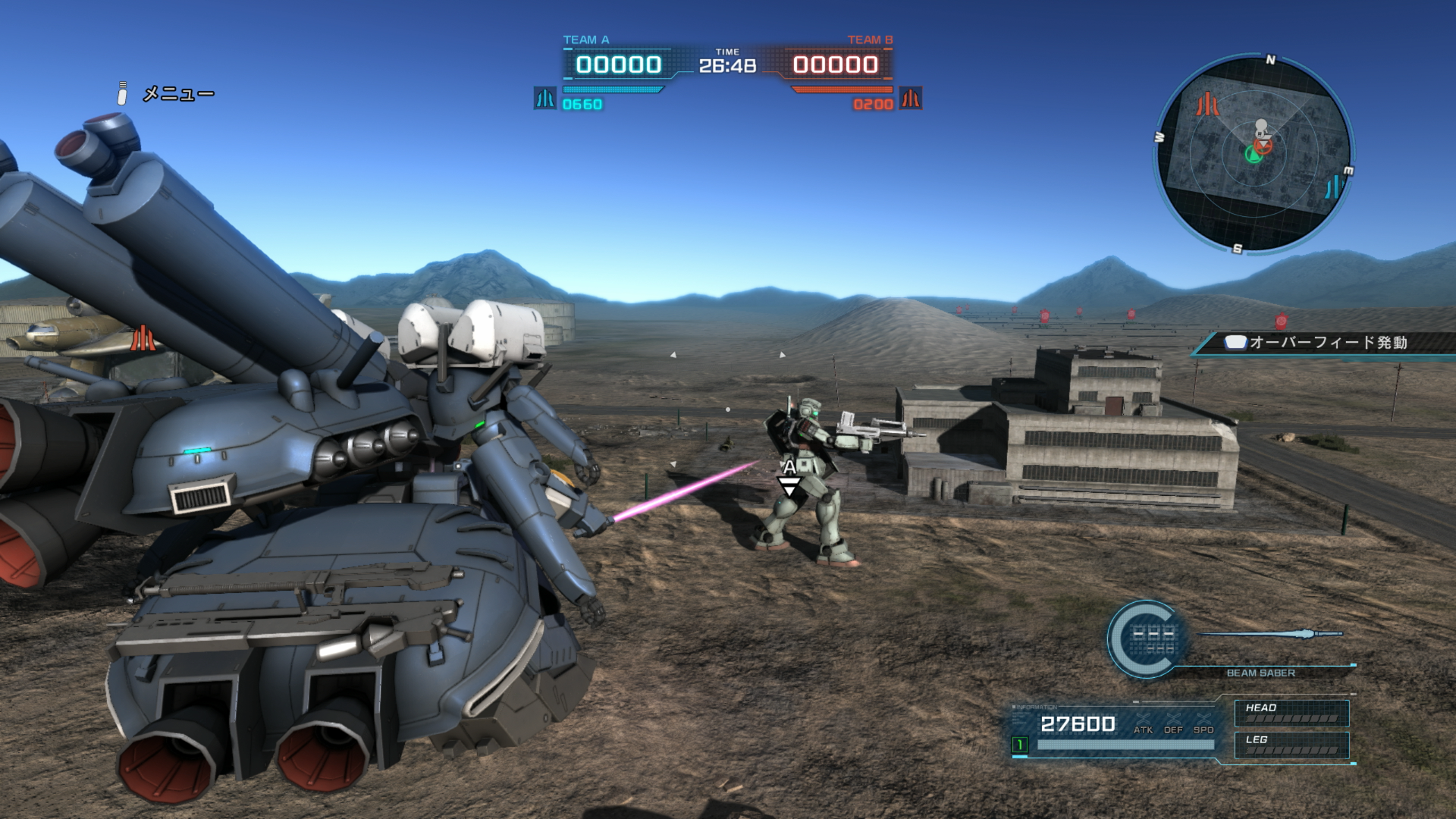Click the circular radar minimap
This screenshot has height=819, width=1456.
(1254, 153)
